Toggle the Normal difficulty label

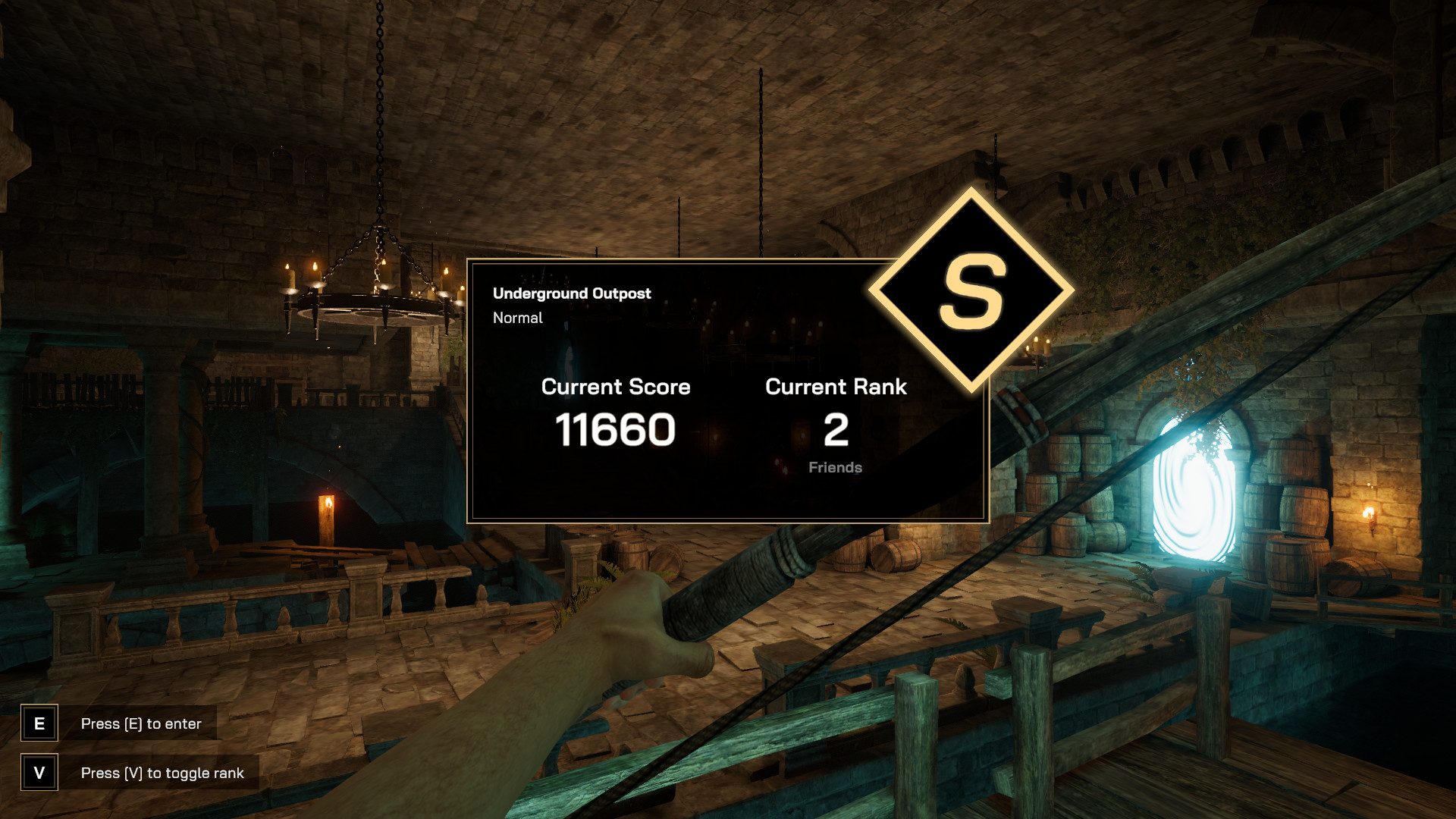(518, 318)
